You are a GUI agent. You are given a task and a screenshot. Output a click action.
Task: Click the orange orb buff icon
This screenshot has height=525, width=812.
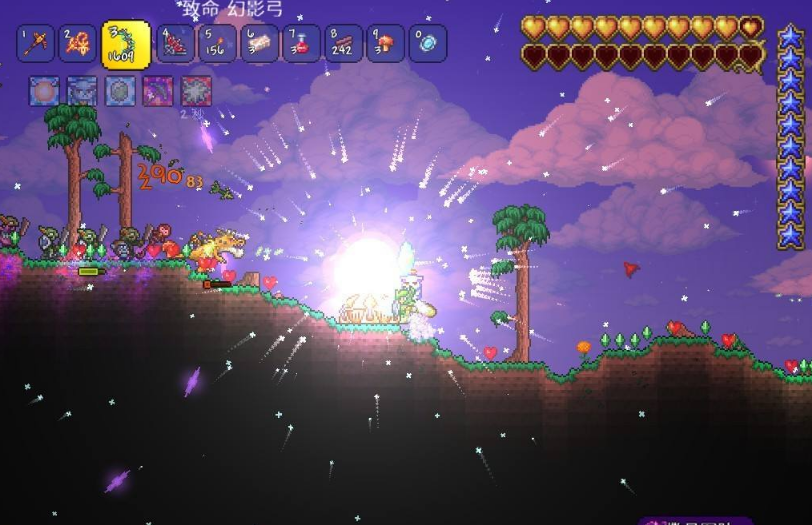pyautogui.click(x=44, y=91)
